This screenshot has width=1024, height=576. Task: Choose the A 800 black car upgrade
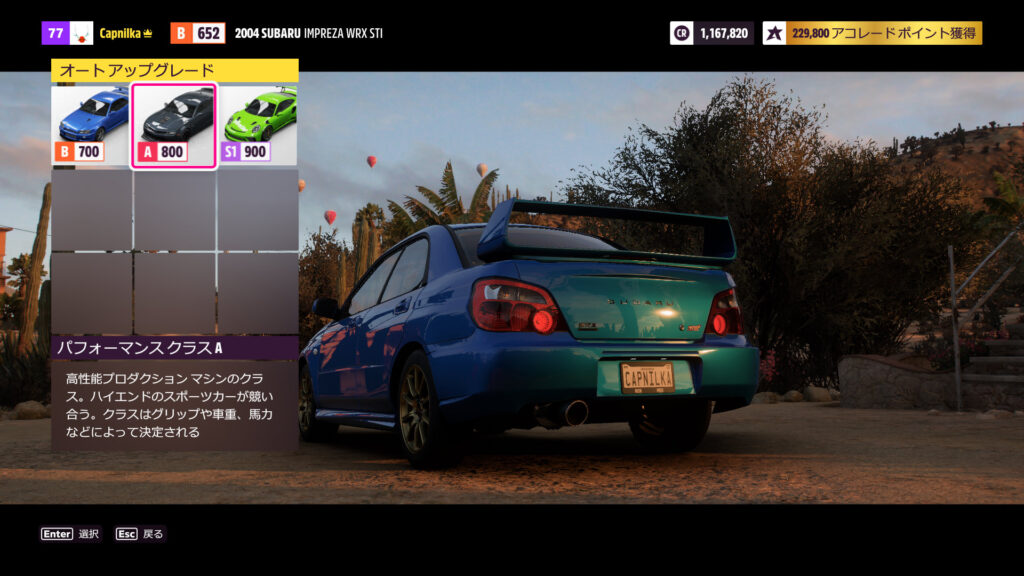point(174,125)
